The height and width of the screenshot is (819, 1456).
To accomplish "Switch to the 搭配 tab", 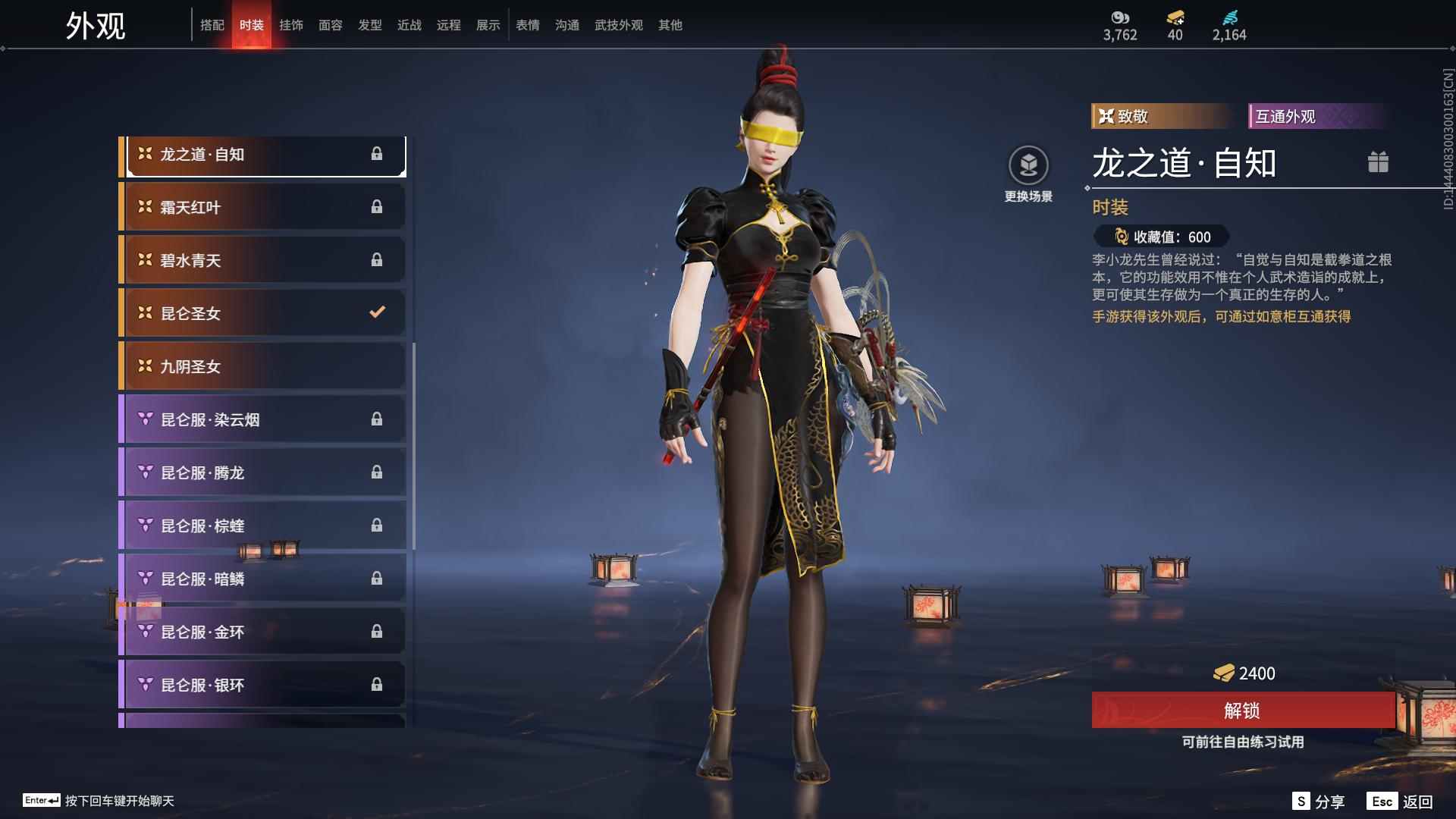I will click(x=212, y=25).
